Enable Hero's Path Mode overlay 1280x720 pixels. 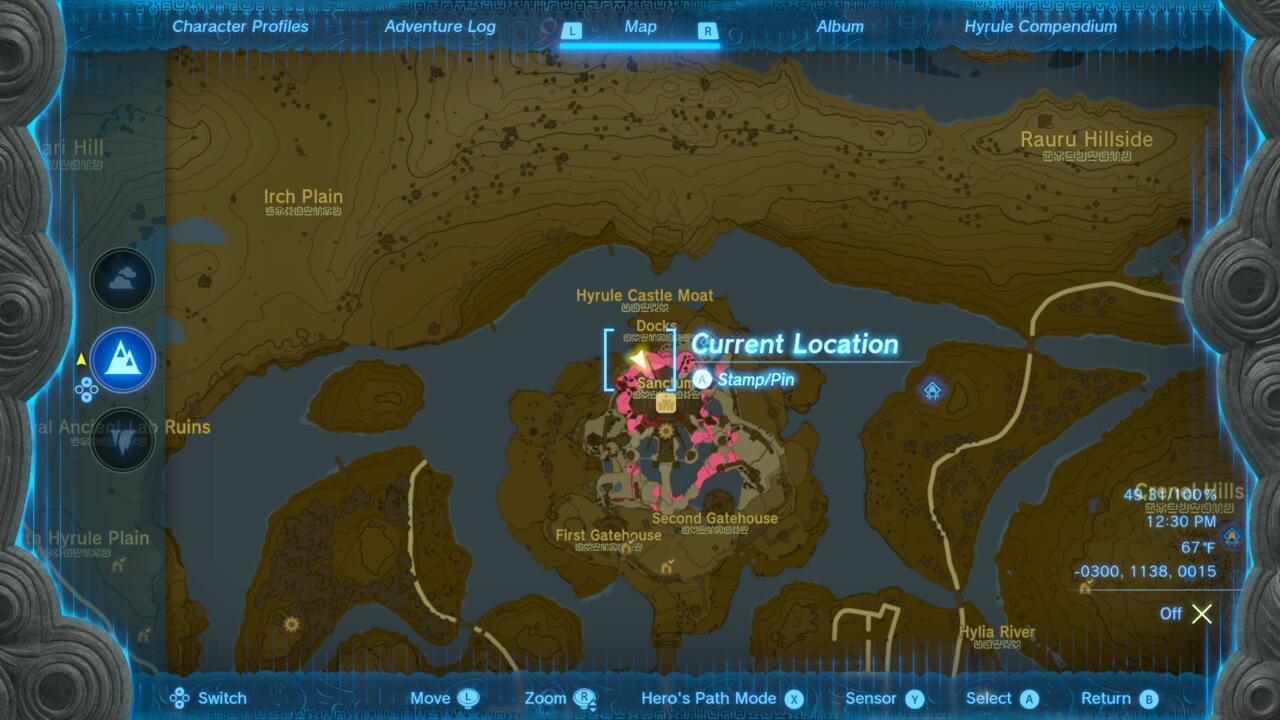711,697
